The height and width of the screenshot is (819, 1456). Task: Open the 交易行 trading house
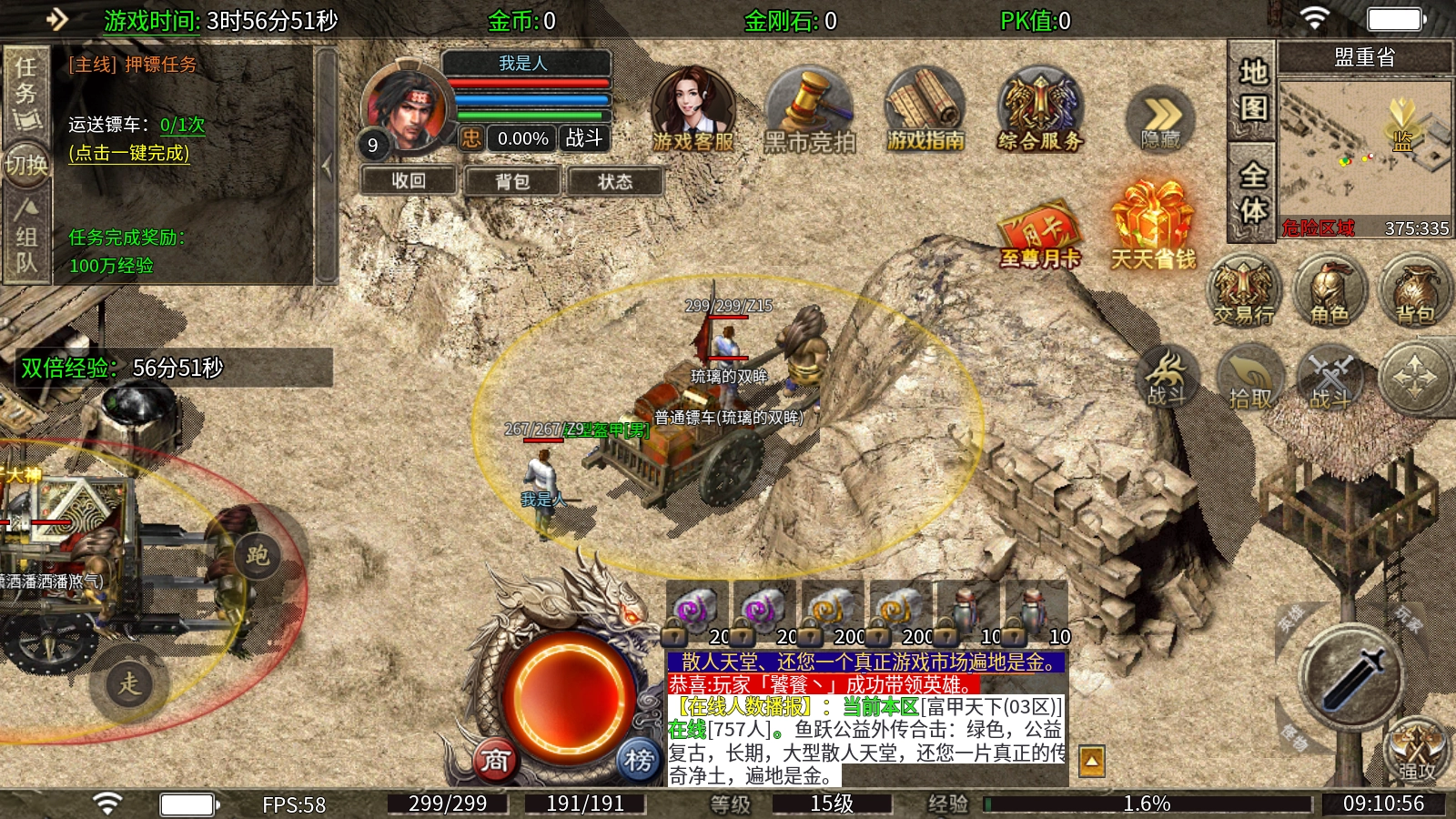[x=1243, y=291]
